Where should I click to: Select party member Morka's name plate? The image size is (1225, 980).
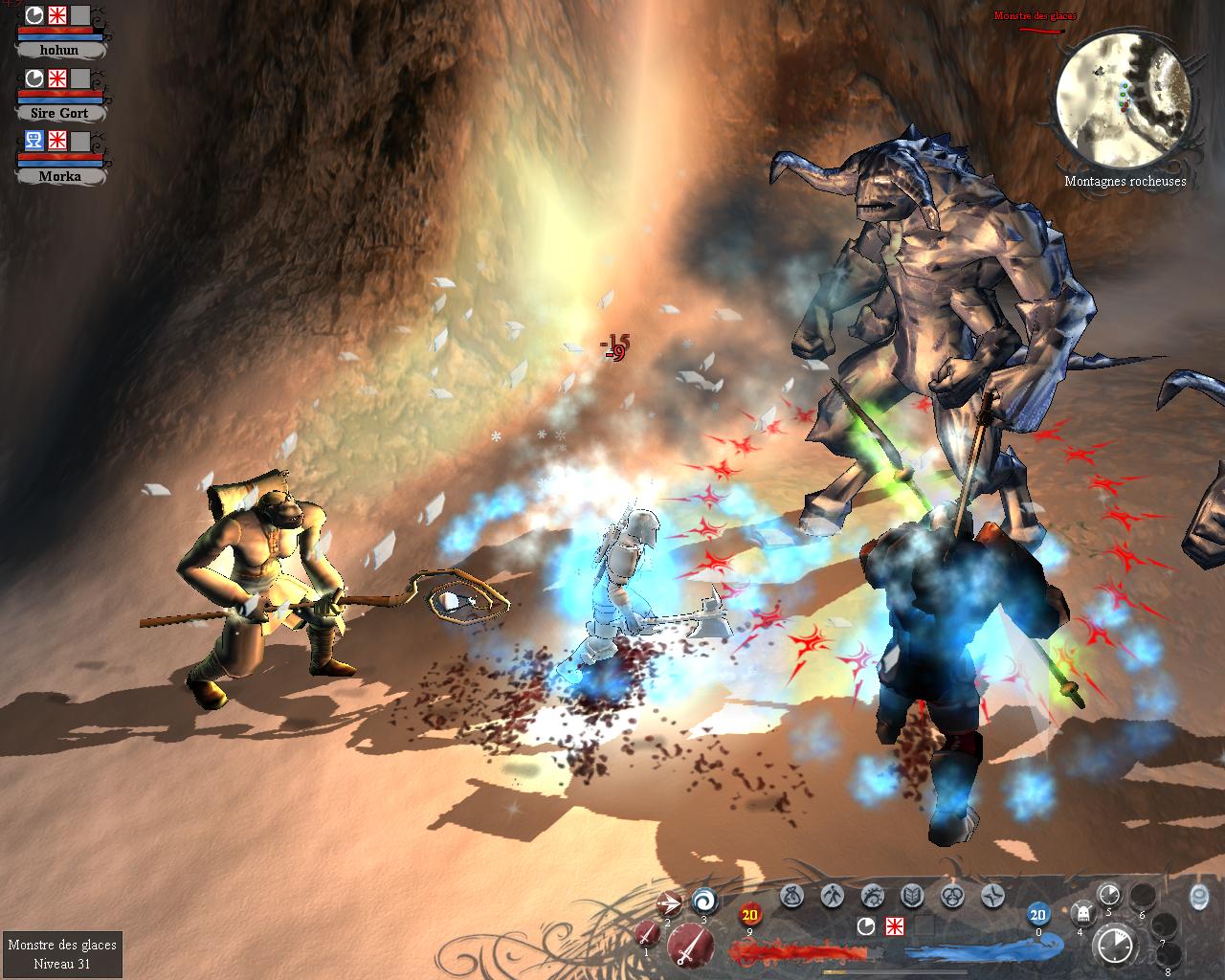tap(59, 176)
